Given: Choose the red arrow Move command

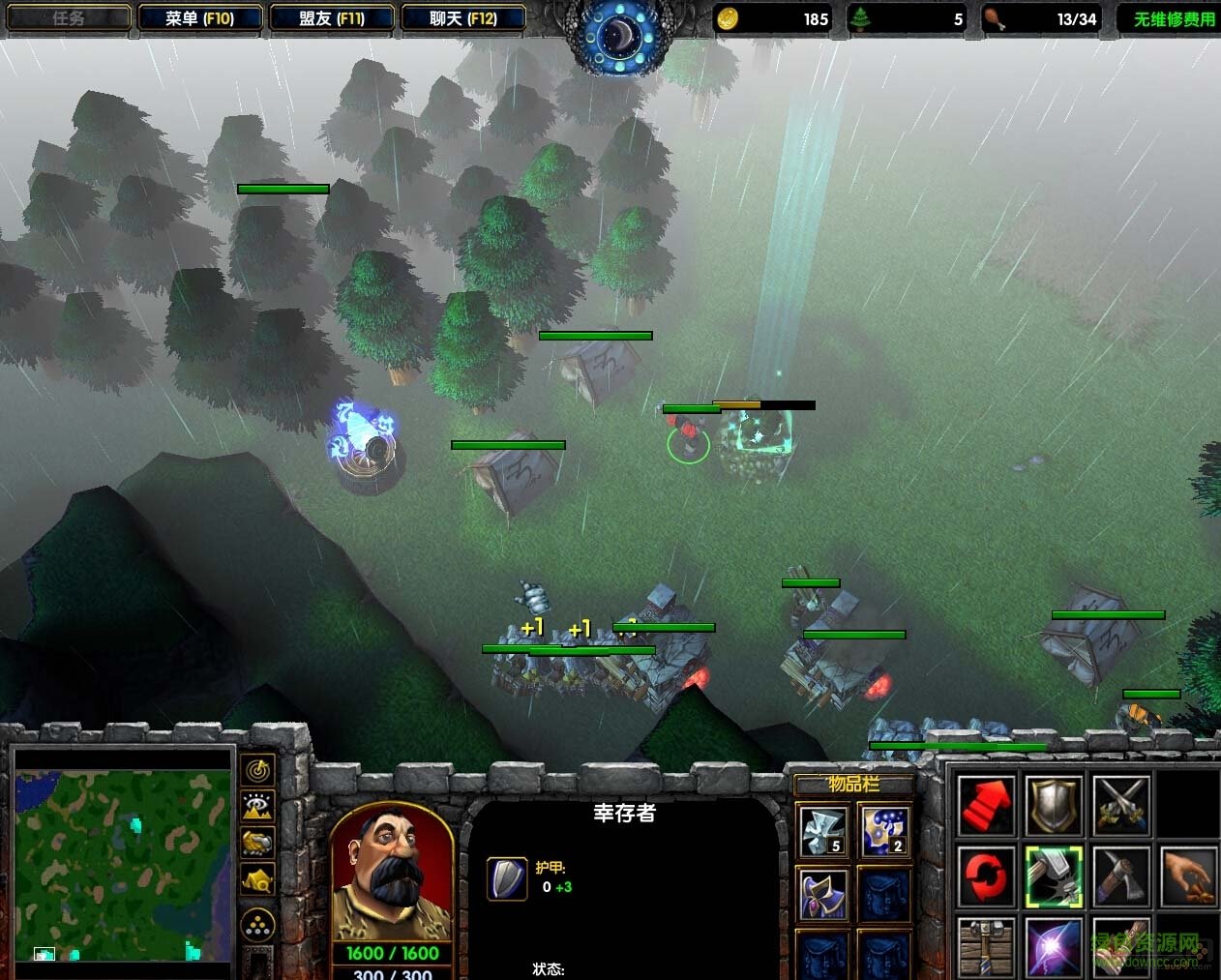Looking at the screenshot, I should click(x=987, y=805).
